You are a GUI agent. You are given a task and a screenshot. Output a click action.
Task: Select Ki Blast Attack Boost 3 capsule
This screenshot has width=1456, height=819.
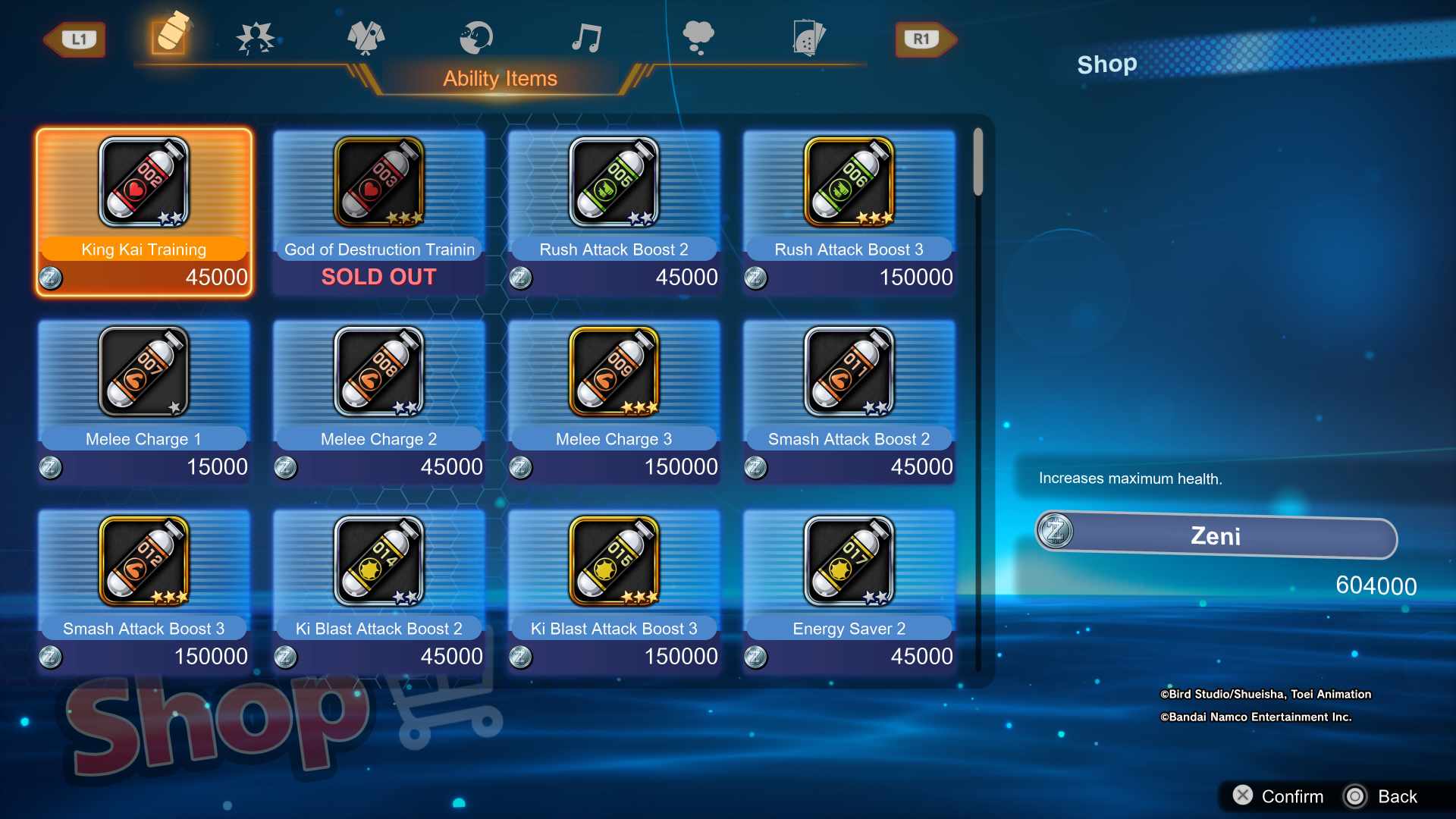(614, 591)
